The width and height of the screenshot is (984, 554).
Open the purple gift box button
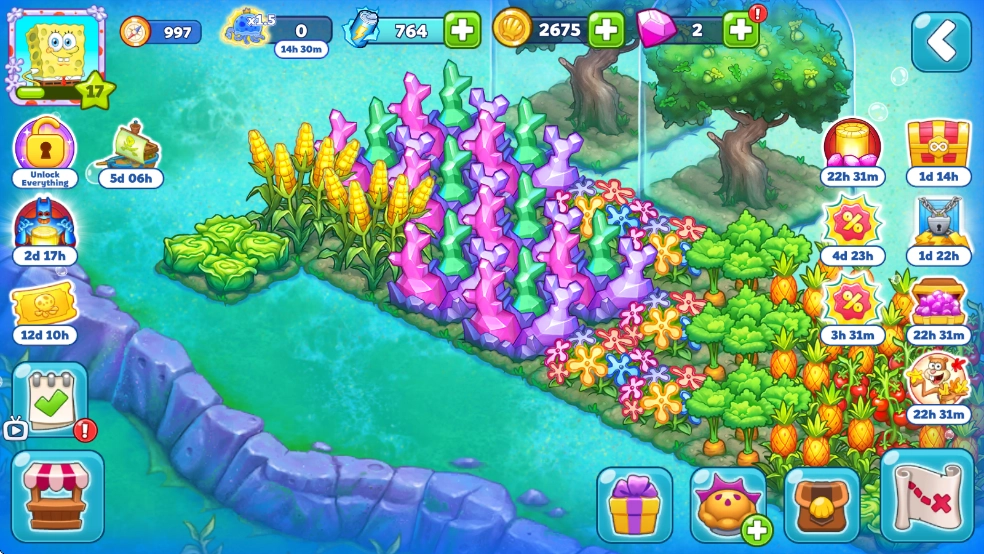(x=634, y=505)
